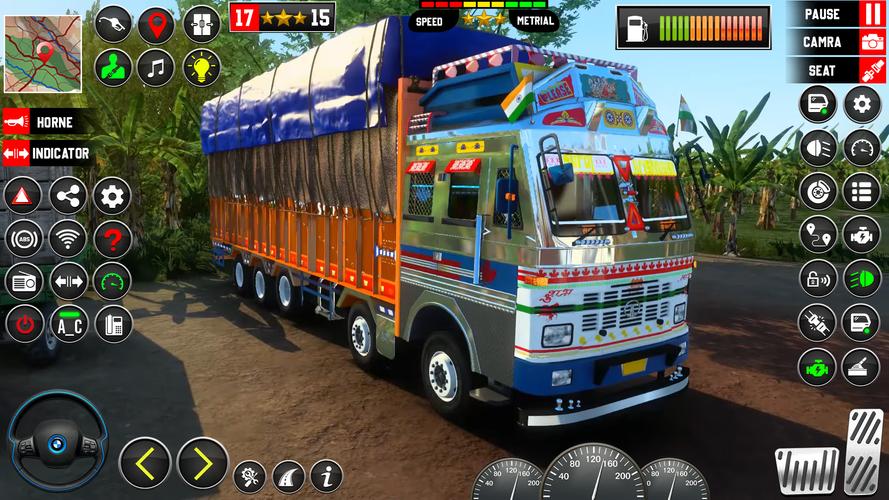The height and width of the screenshot is (500, 889).
Task: Open the info "i" icon
Action: pos(326,476)
